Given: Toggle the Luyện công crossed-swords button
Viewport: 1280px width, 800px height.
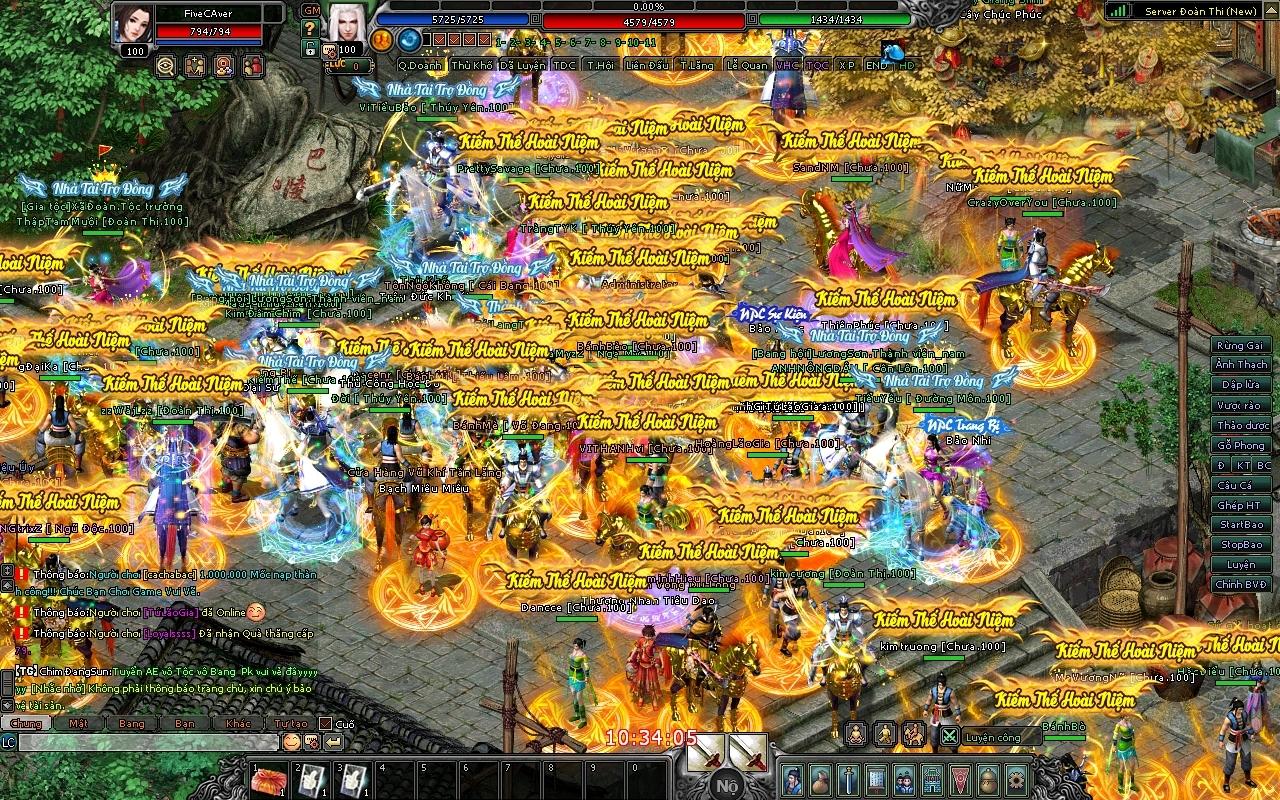Looking at the screenshot, I should [x=949, y=737].
